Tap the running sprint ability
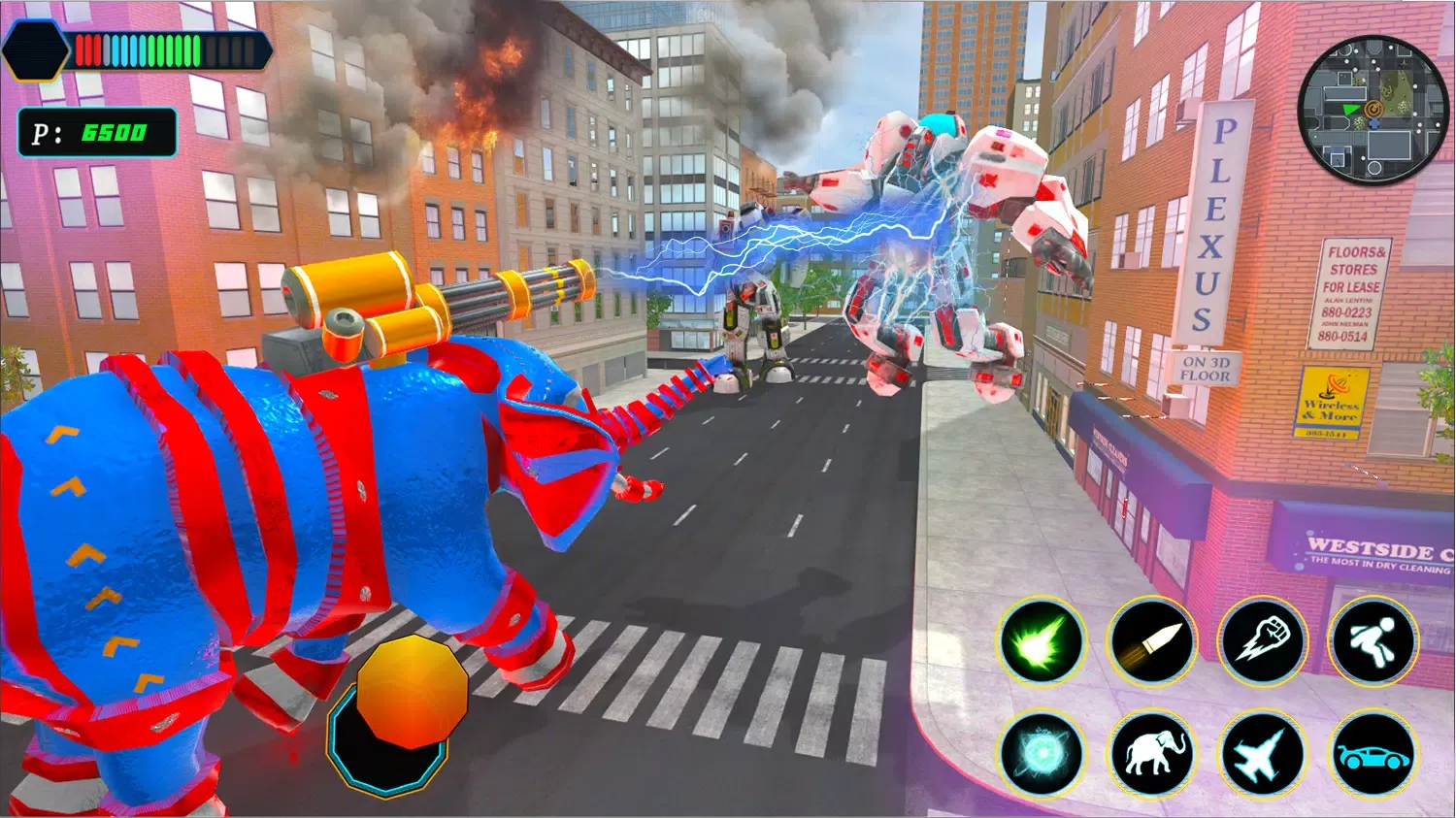1456x818 pixels. click(1373, 641)
